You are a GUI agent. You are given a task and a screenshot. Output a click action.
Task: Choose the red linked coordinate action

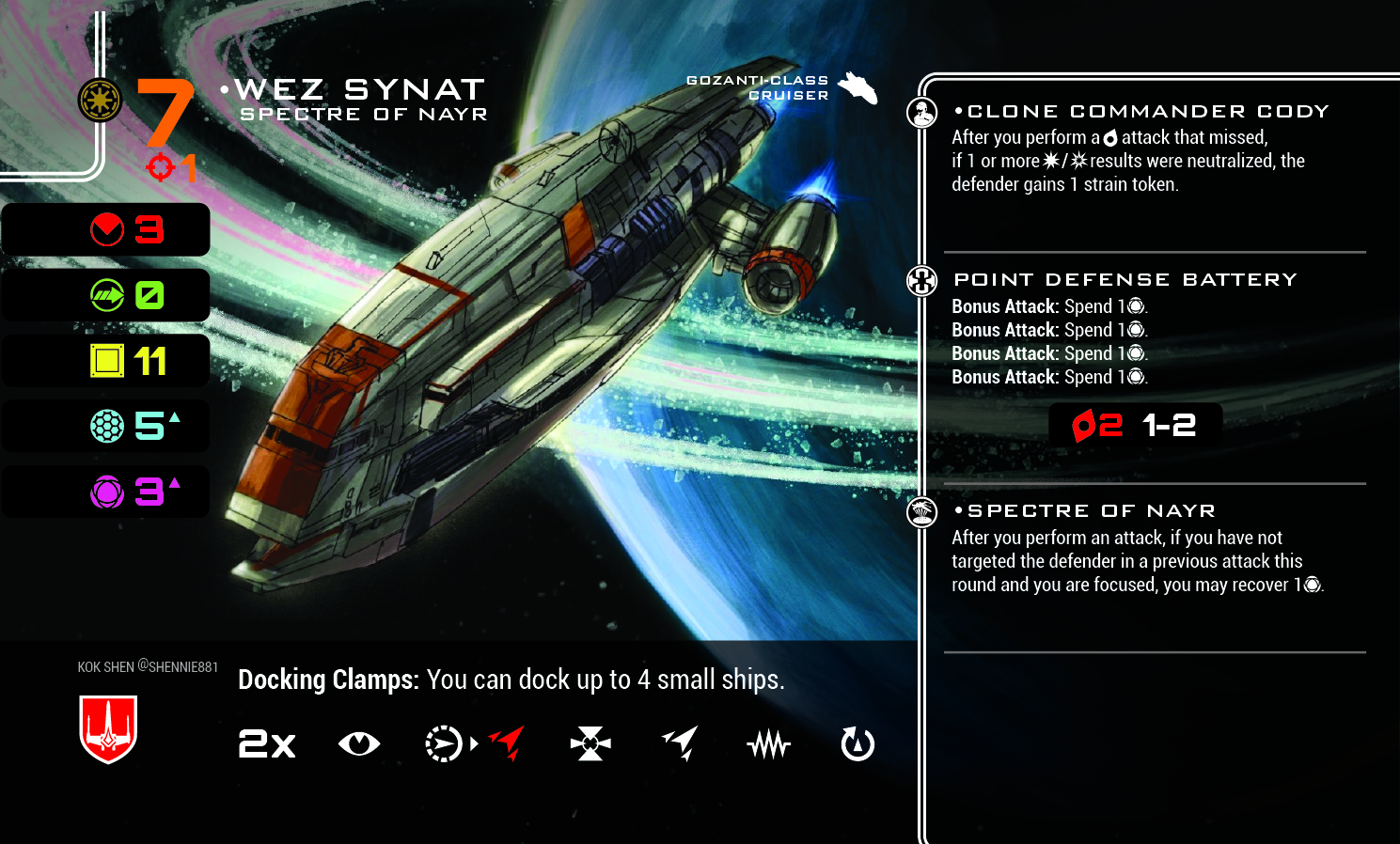click(x=508, y=742)
